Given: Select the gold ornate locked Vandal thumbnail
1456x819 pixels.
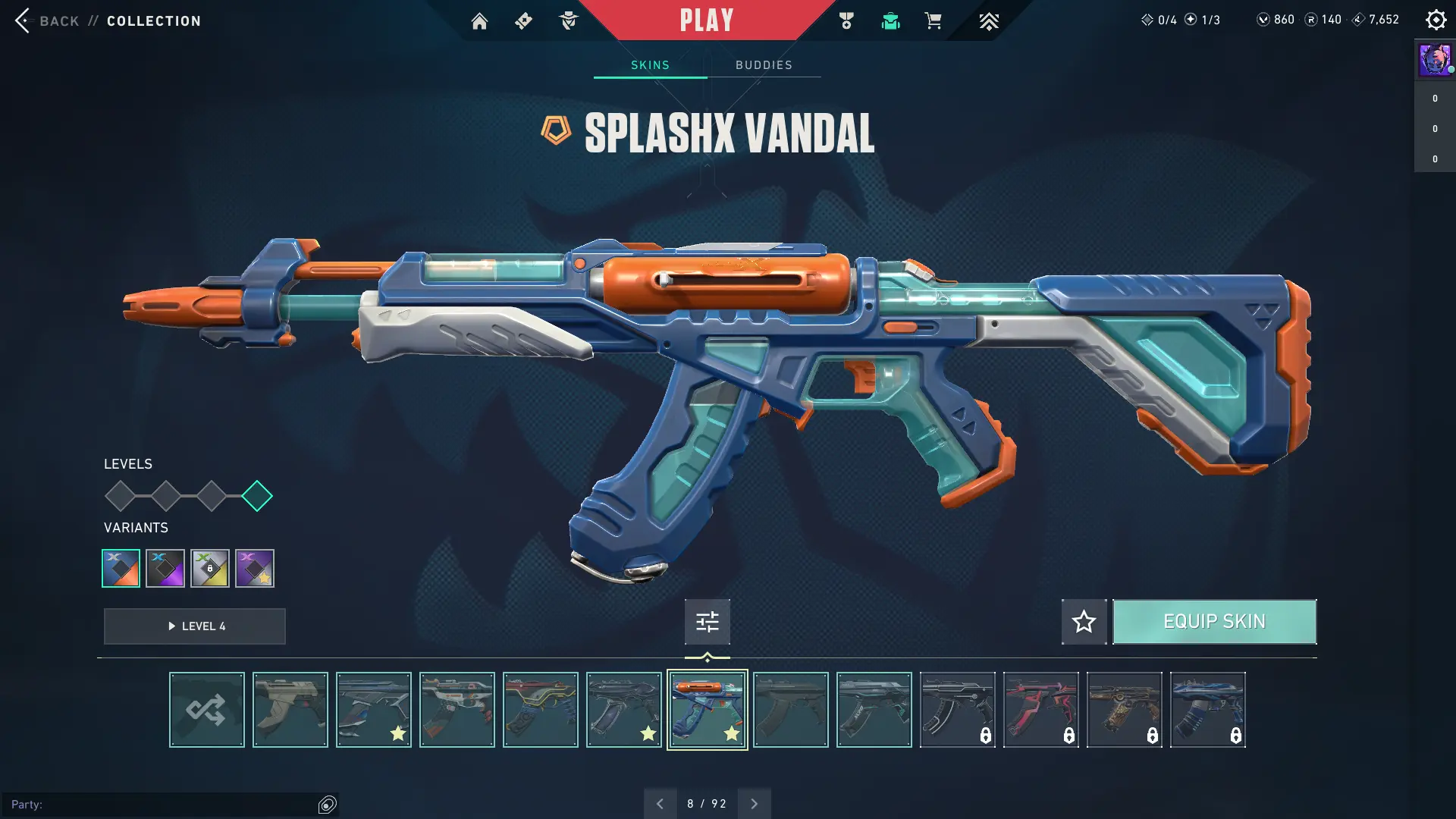Looking at the screenshot, I should click(x=1124, y=710).
